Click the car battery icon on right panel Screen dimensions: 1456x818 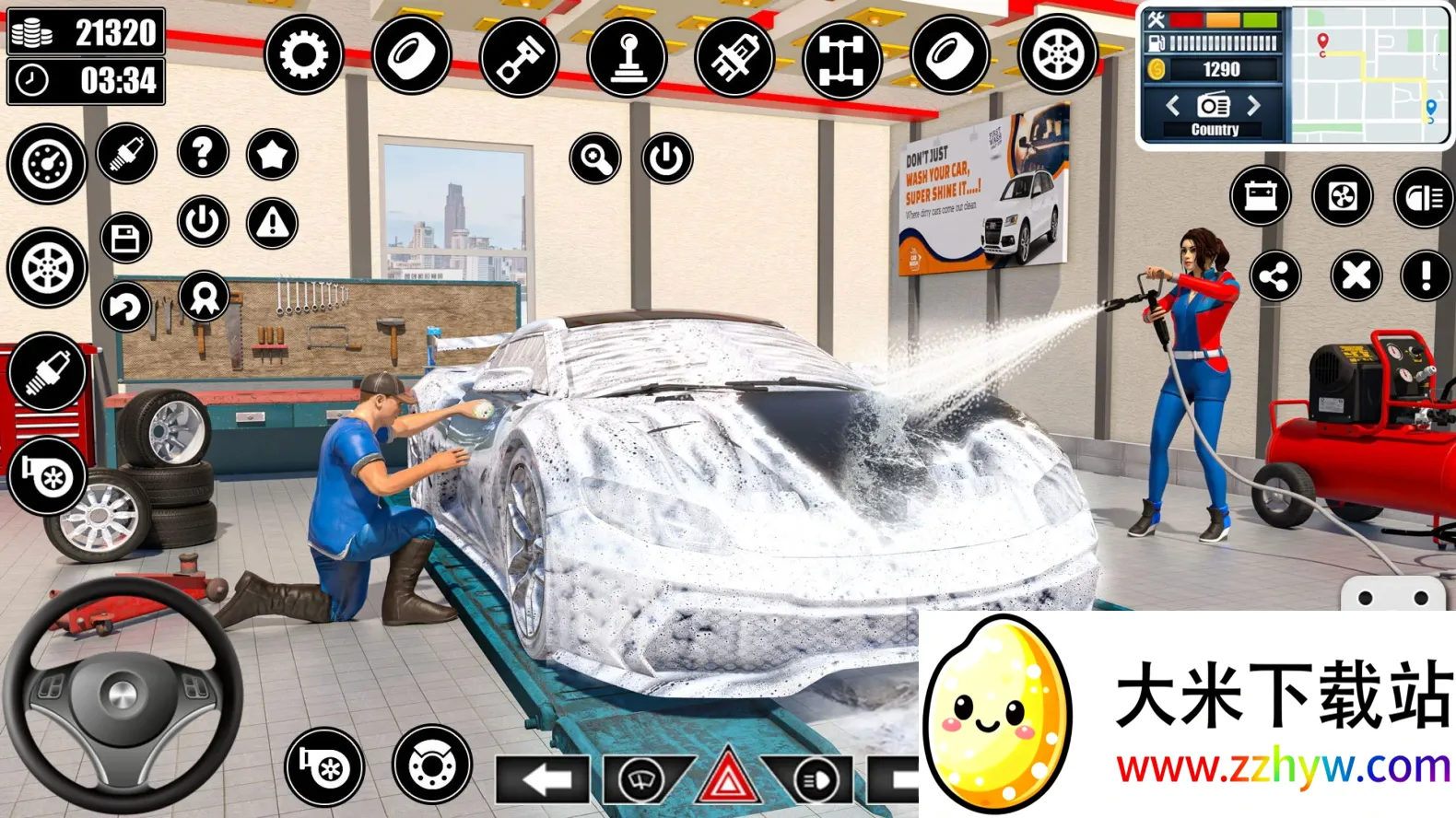tap(1261, 197)
